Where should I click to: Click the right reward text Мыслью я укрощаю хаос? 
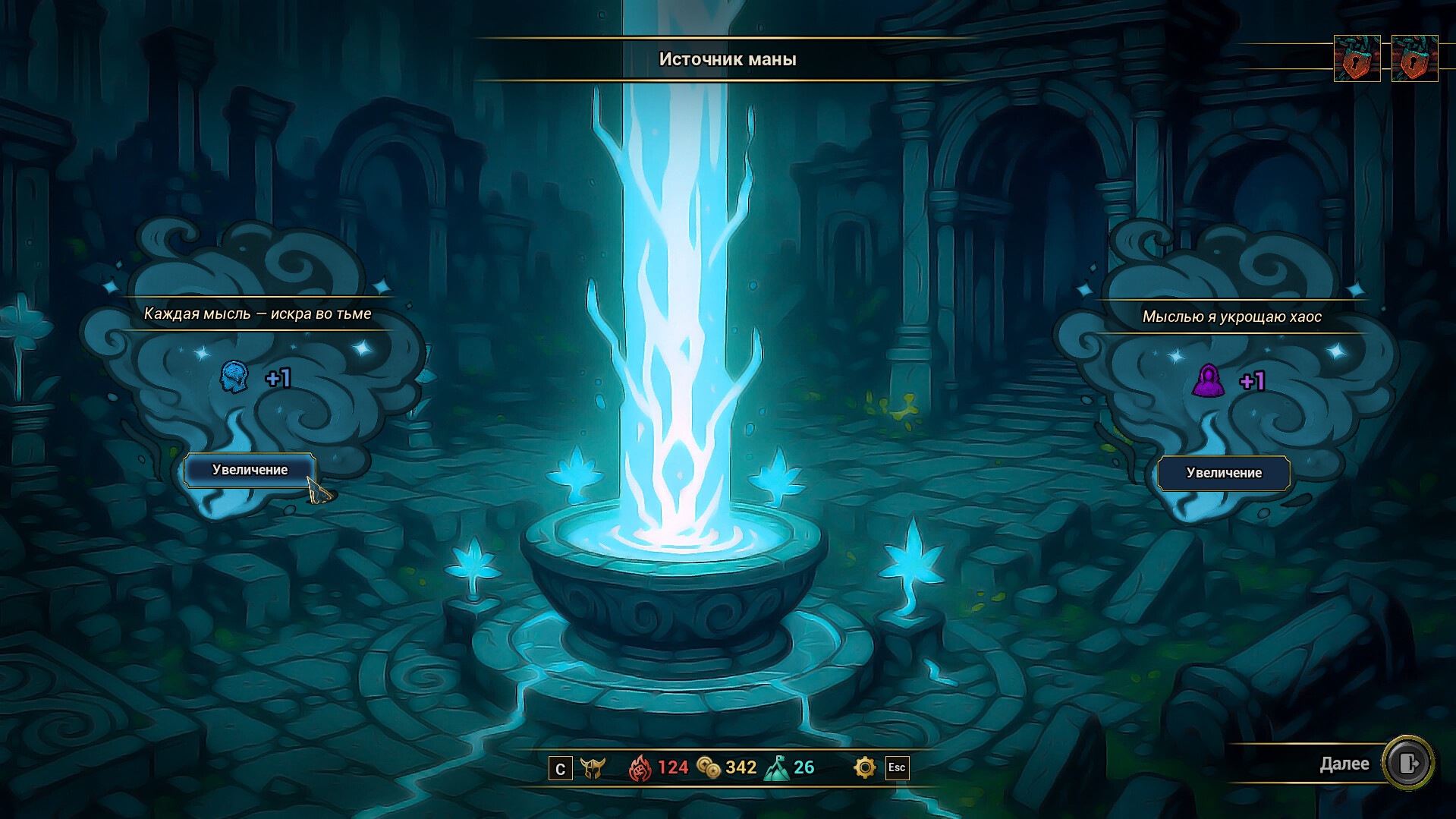pos(1231,317)
